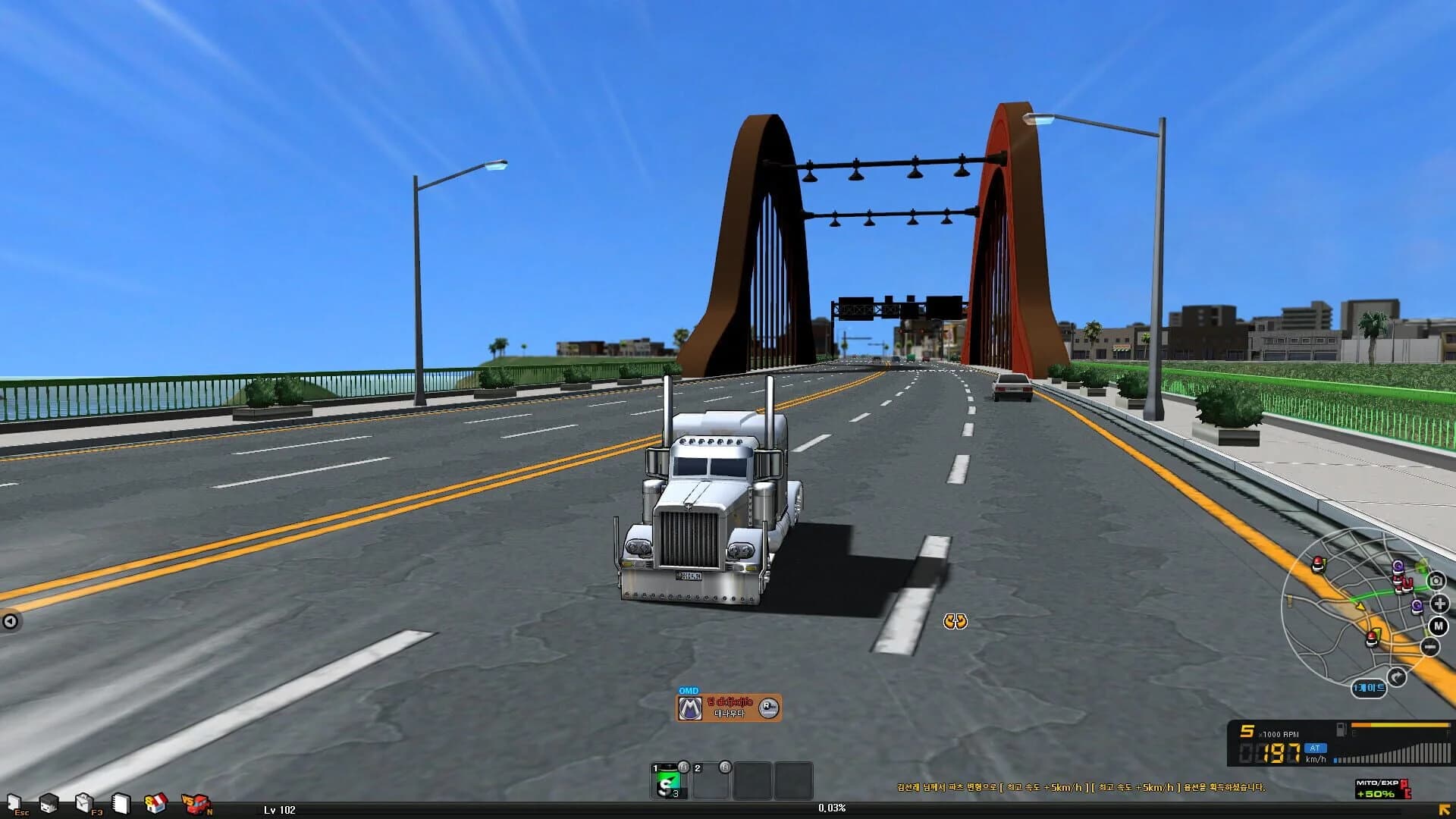Use the green S booster in quickslot 1
1456x819 pixels.
[x=670, y=783]
